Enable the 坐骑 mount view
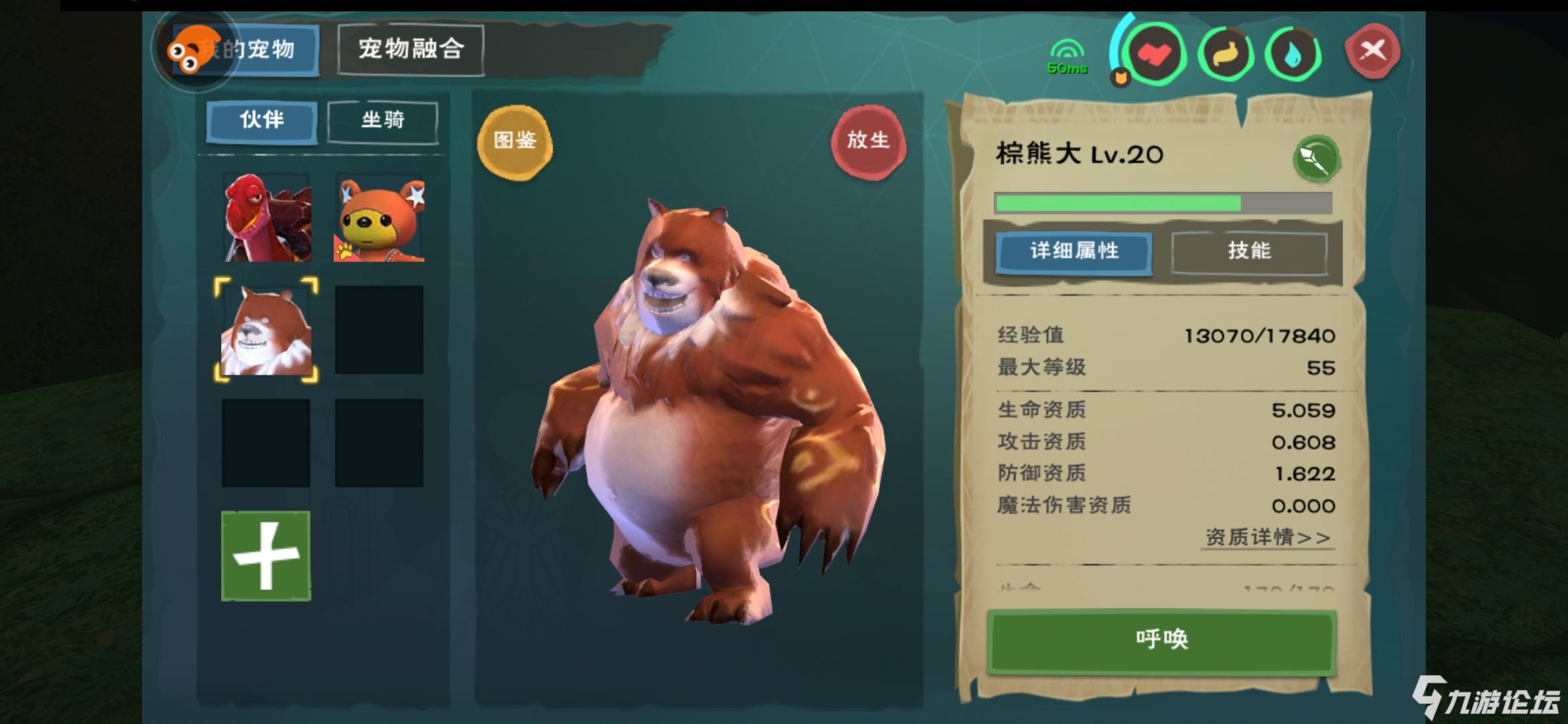Image resolution: width=1568 pixels, height=724 pixels. point(383,121)
